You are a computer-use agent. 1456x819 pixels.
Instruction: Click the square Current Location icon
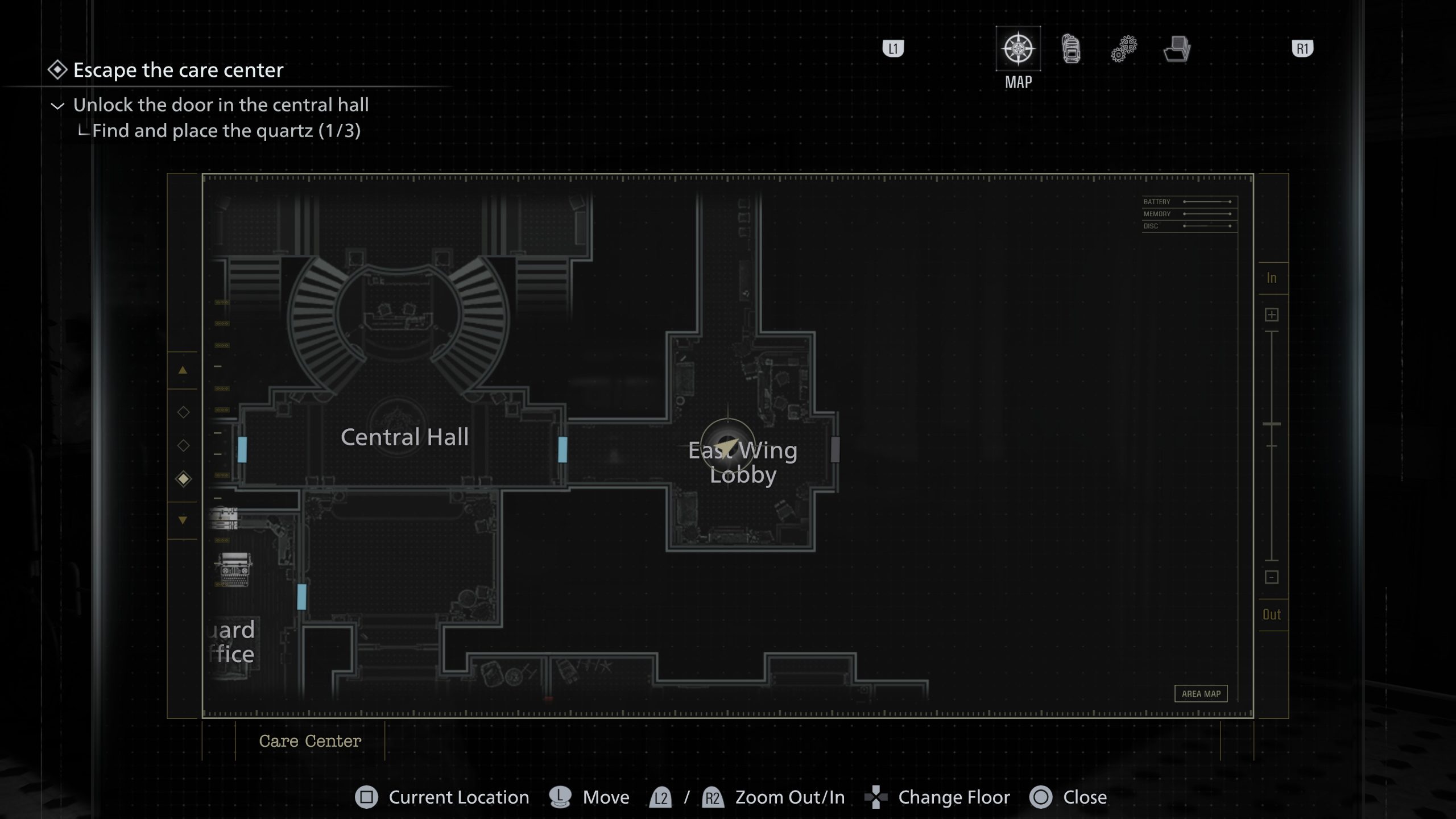[x=366, y=797]
